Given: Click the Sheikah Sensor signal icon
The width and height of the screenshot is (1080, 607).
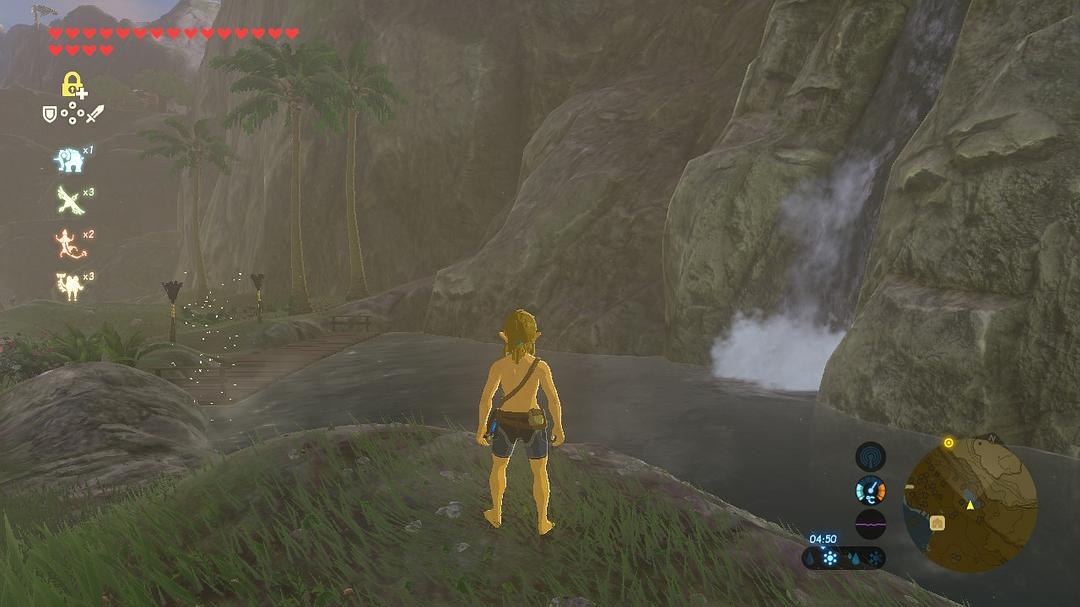Looking at the screenshot, I should [870, 457].
